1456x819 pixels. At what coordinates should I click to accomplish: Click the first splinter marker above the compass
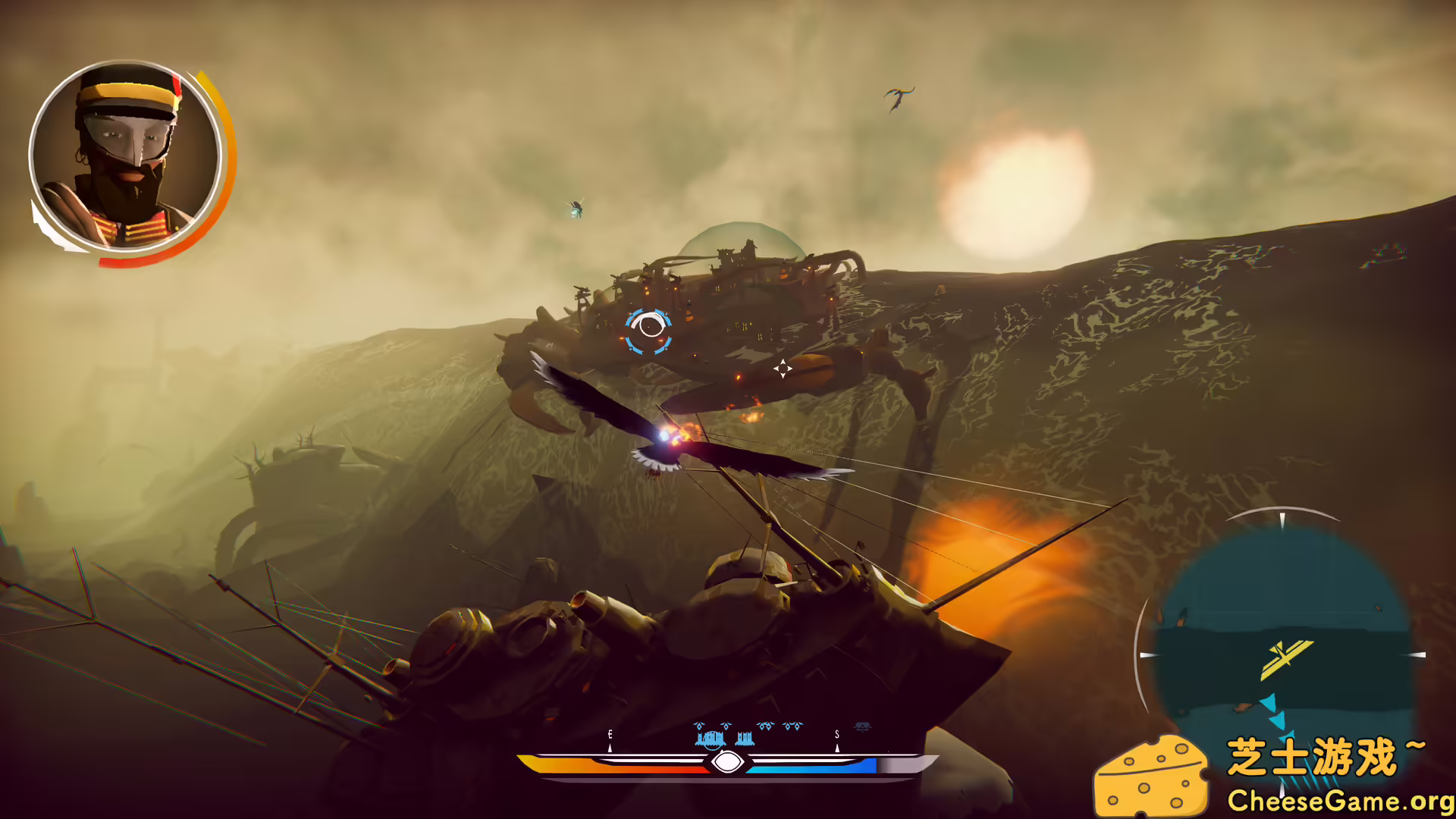click(x=698, y=726)
